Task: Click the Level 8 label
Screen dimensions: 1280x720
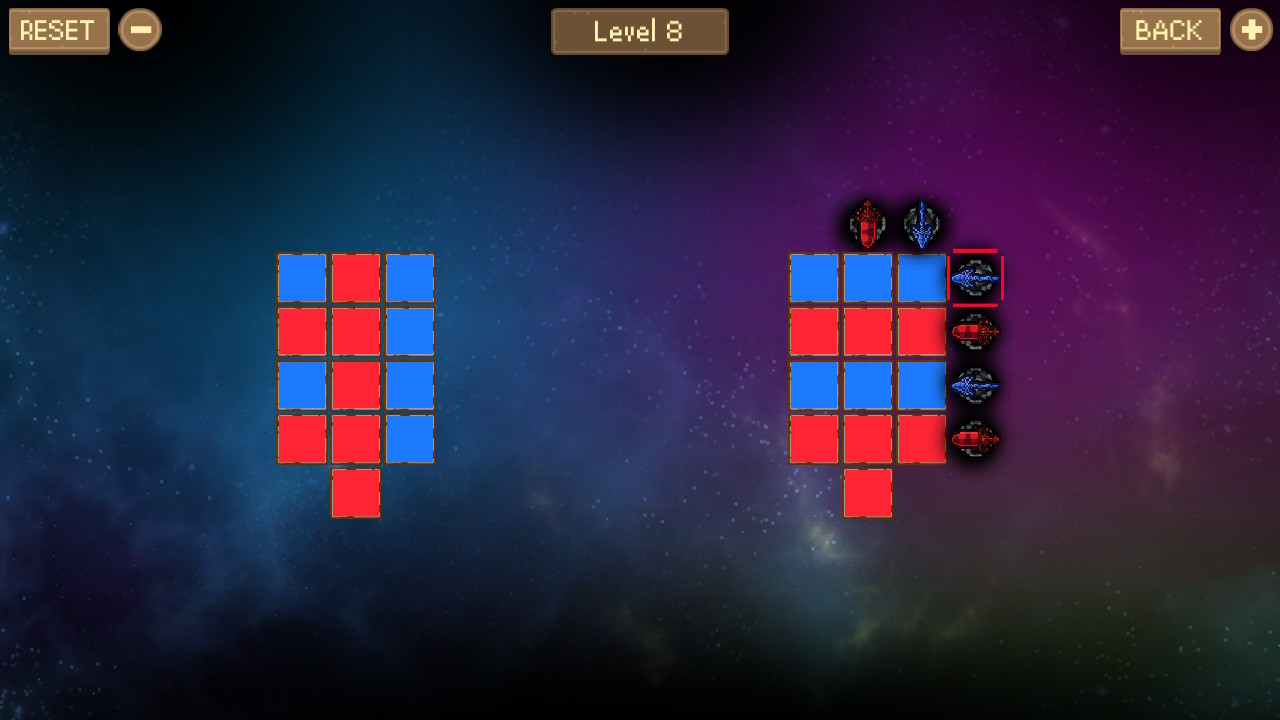Action: pyautogui.click(x=639, y=31)
